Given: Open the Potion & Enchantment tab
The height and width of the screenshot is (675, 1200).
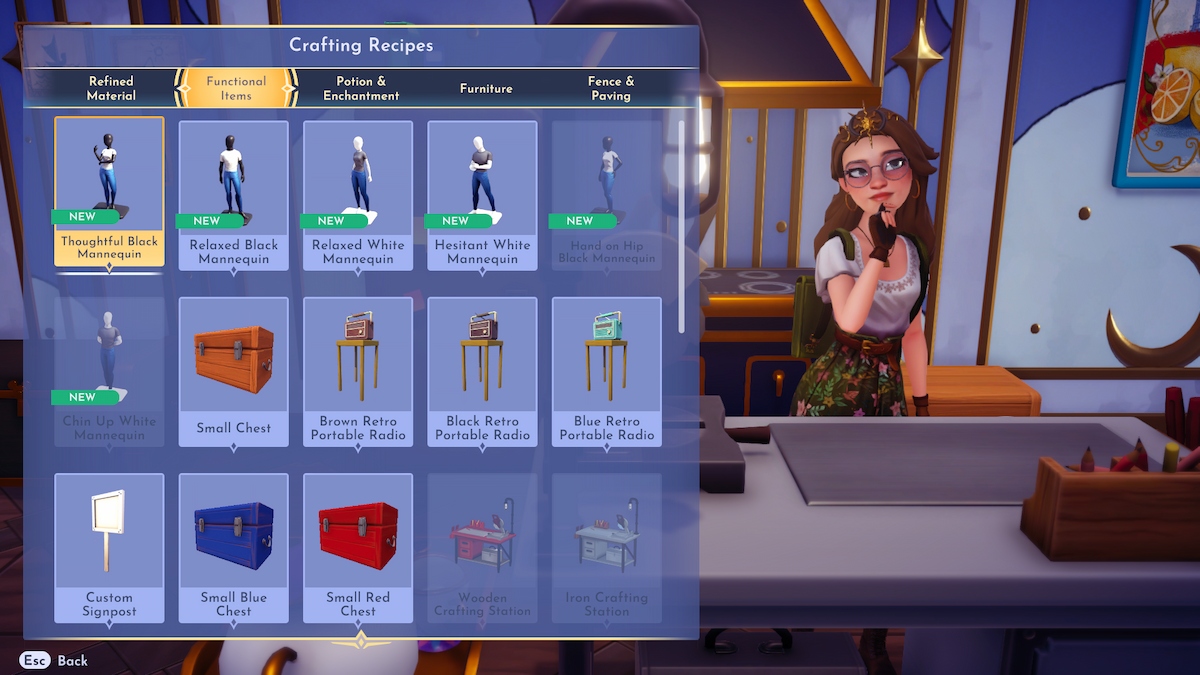Looking at the screenshot, I should pyautogui.click(x=361, y=88).
